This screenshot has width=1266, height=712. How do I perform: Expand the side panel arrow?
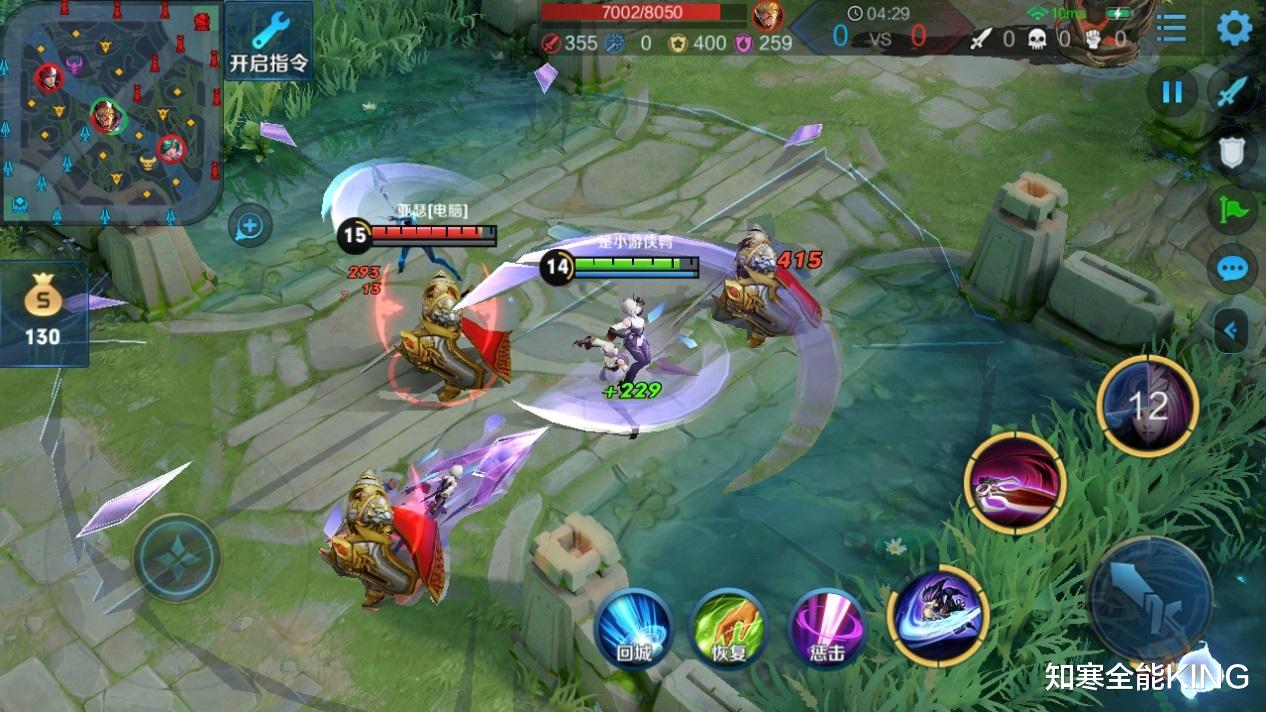click(1231, 329)
